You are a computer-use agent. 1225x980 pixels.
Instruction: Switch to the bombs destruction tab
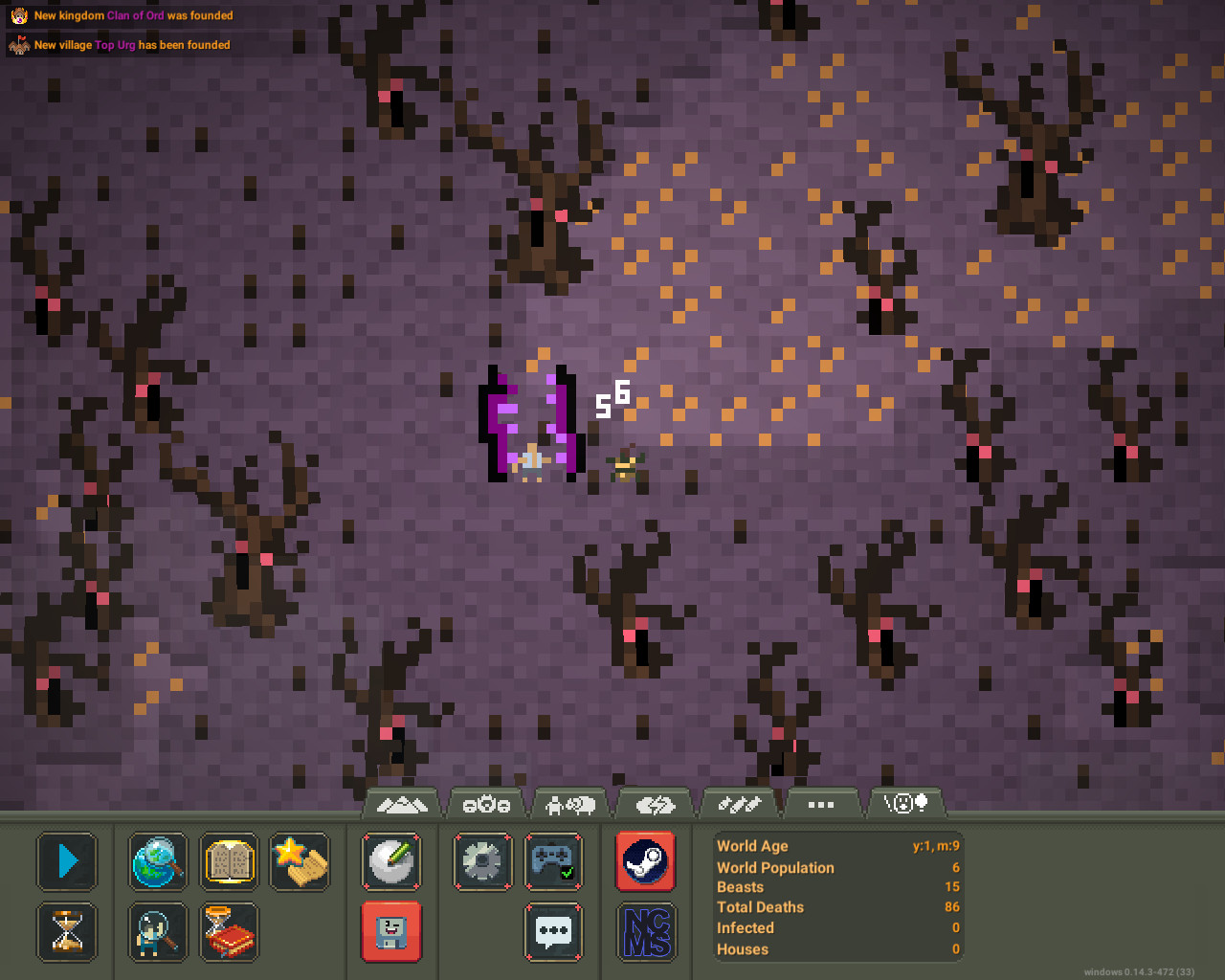739,805
